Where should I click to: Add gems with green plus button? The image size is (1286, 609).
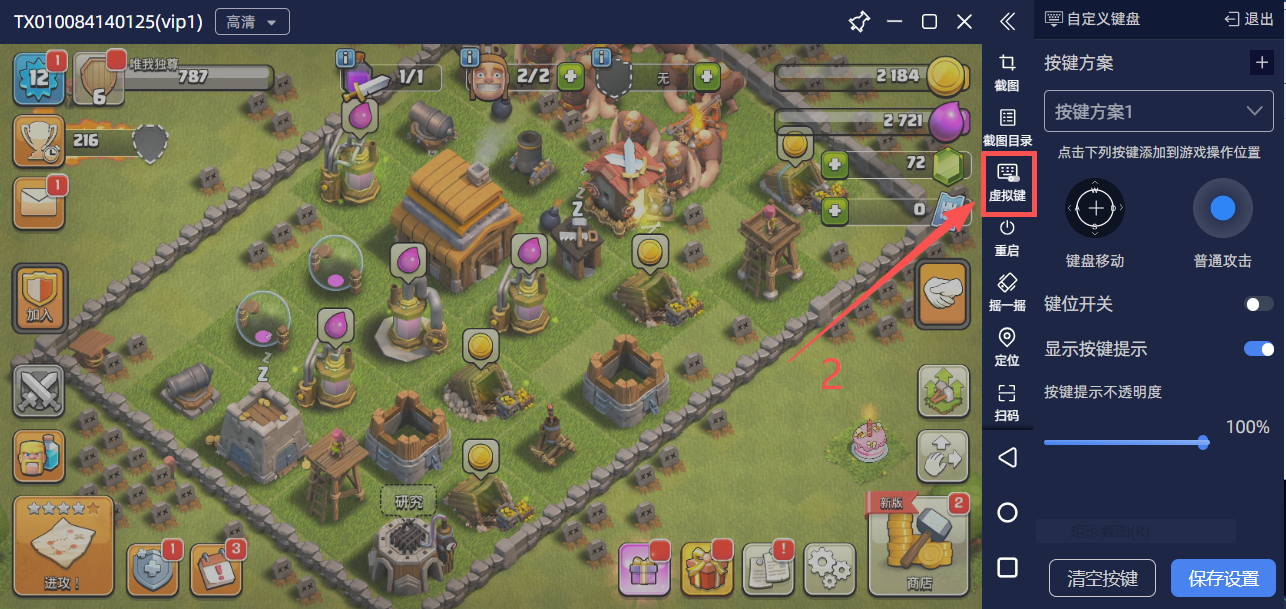(x=835, y=163)
